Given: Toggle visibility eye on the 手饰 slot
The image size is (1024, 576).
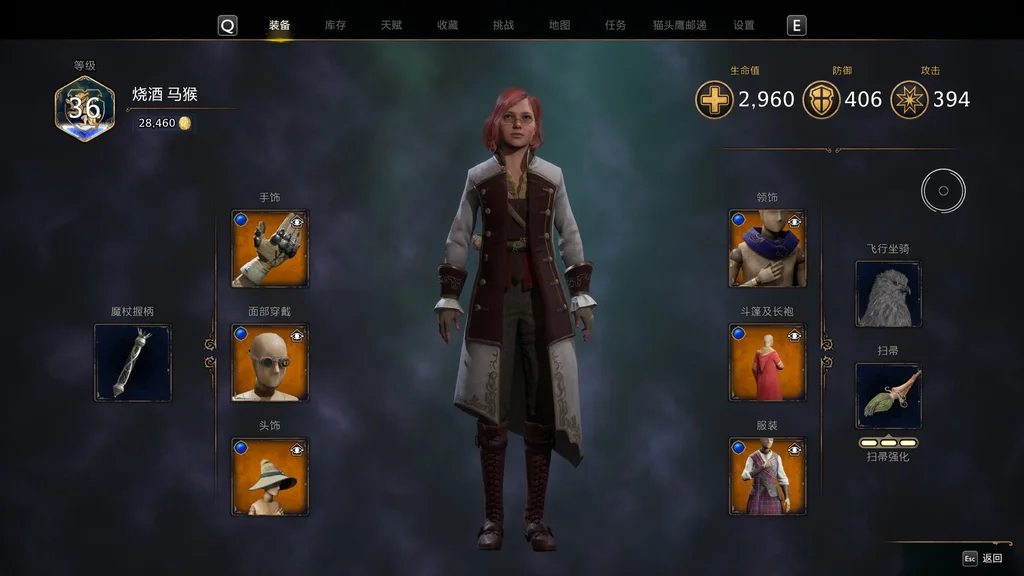Looking at the screenshot, I should tap(297, 221).
